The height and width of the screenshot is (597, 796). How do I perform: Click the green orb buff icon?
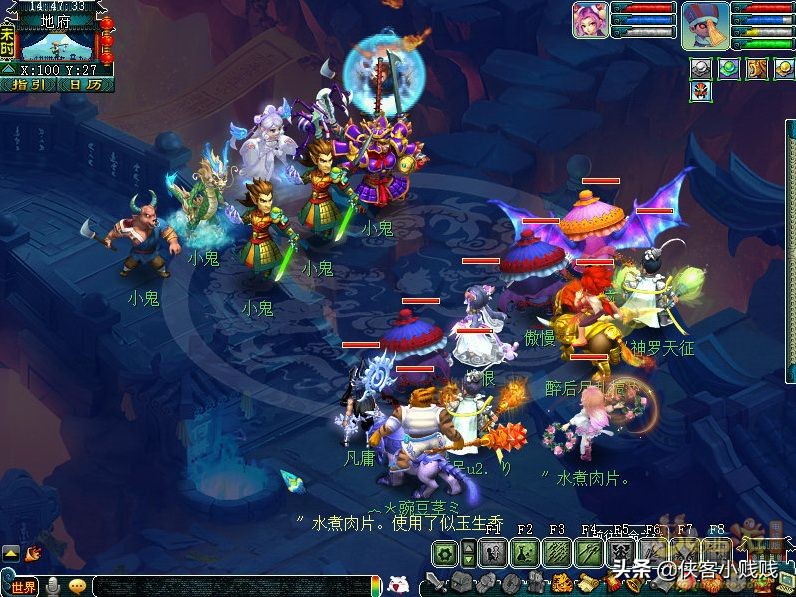click(x=729, y=68)
